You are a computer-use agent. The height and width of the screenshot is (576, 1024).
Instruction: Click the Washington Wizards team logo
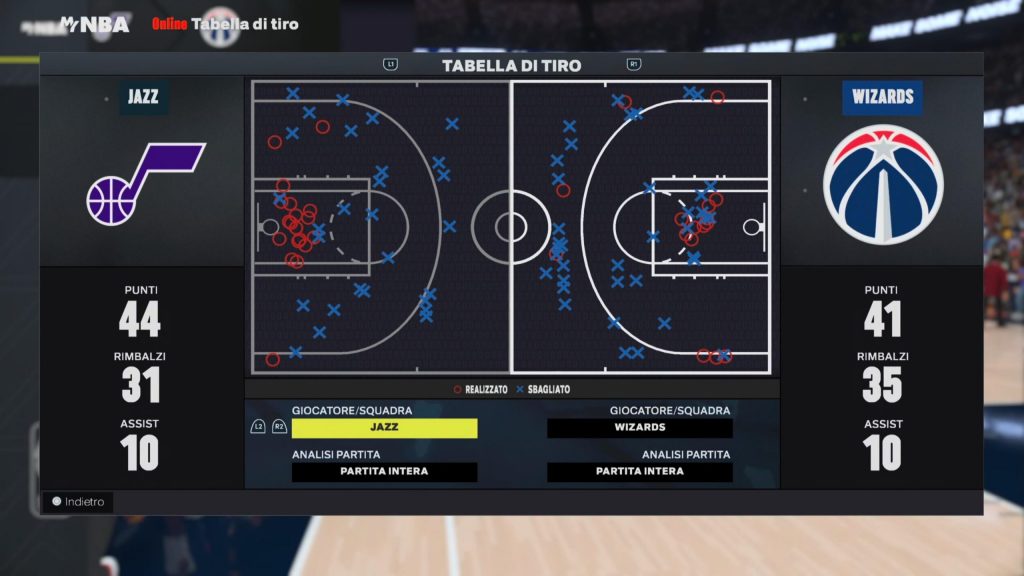pos(883,185)
